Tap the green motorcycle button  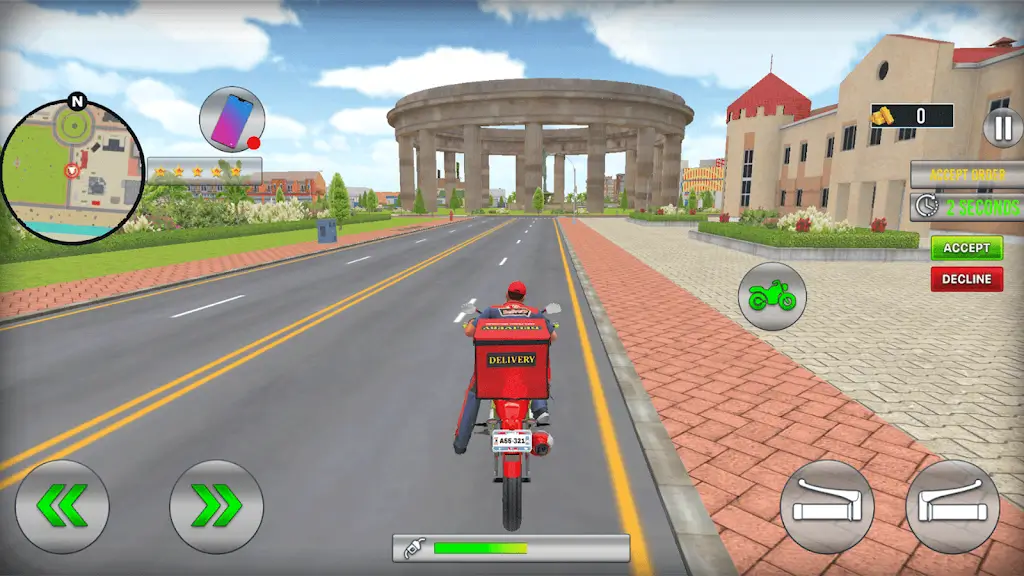pyautogui.click(x=772, y=295)
